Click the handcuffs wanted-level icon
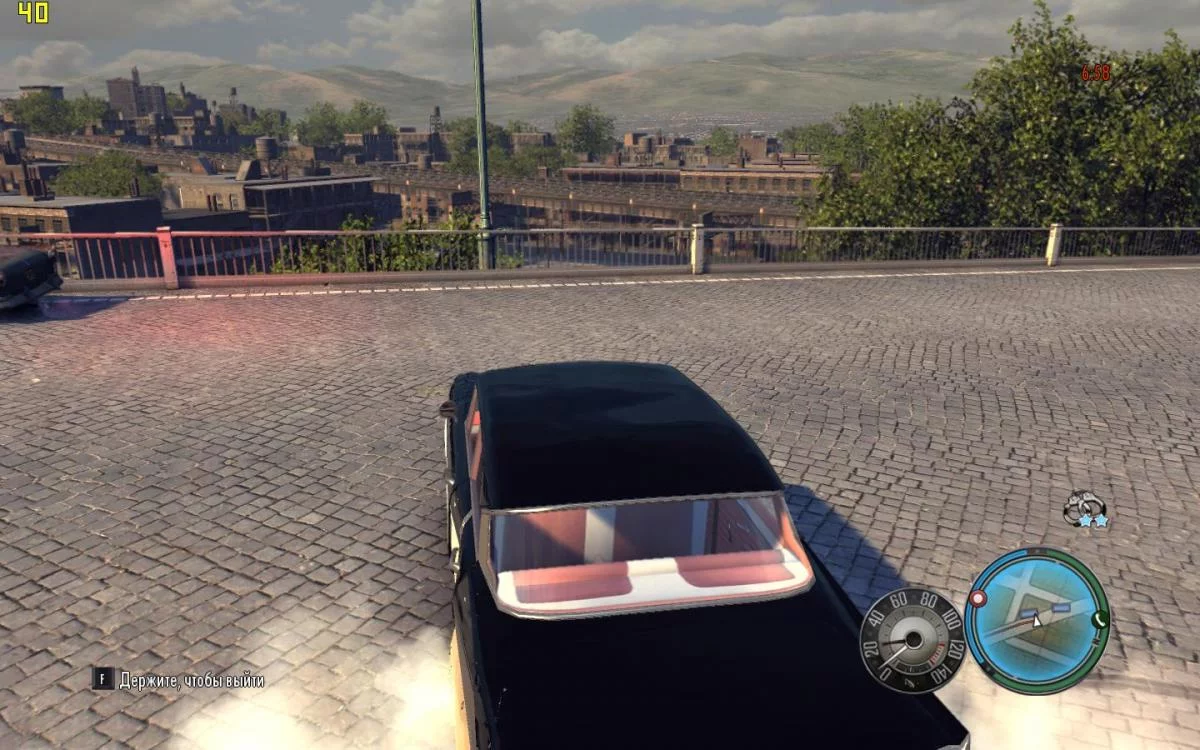This screenshot has width=1200, height=750. (1083, 508)
